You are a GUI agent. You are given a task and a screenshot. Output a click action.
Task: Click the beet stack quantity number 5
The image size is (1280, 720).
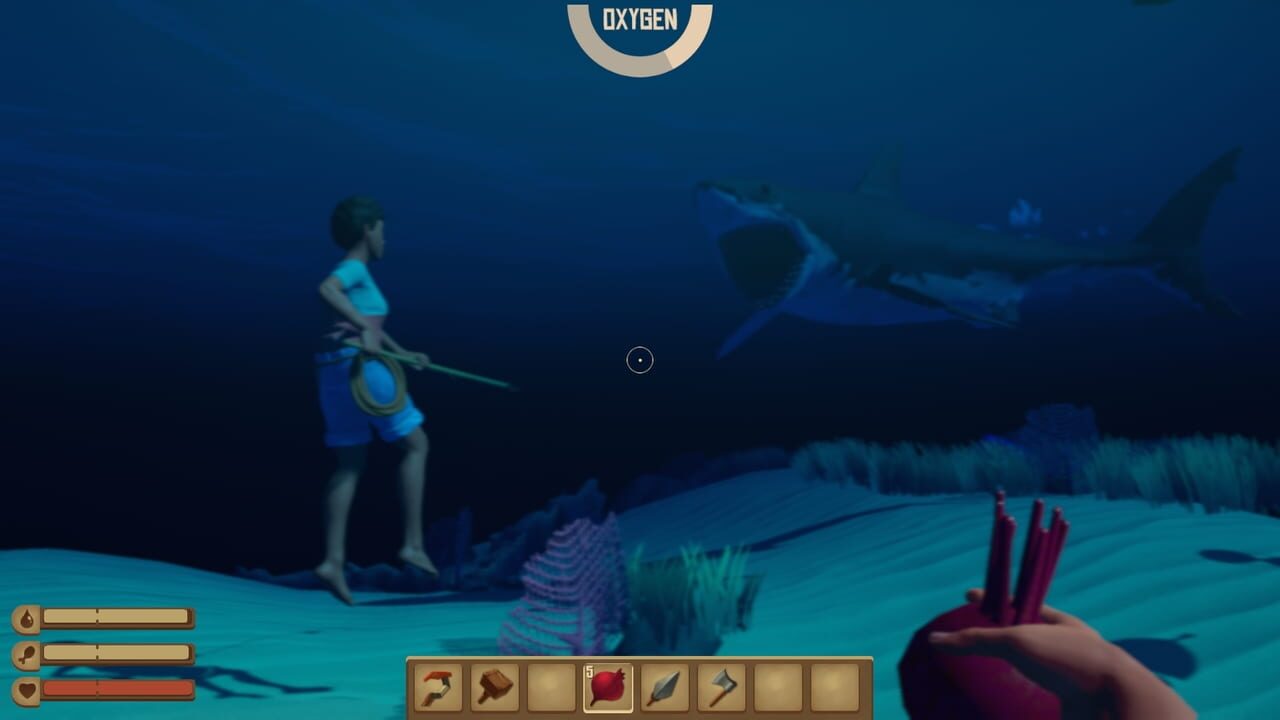pos(590,672)
